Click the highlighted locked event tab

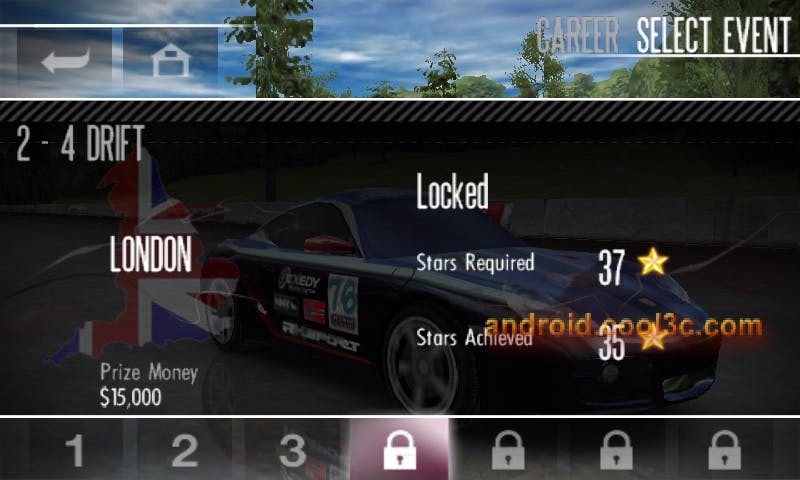coord(400,451)
